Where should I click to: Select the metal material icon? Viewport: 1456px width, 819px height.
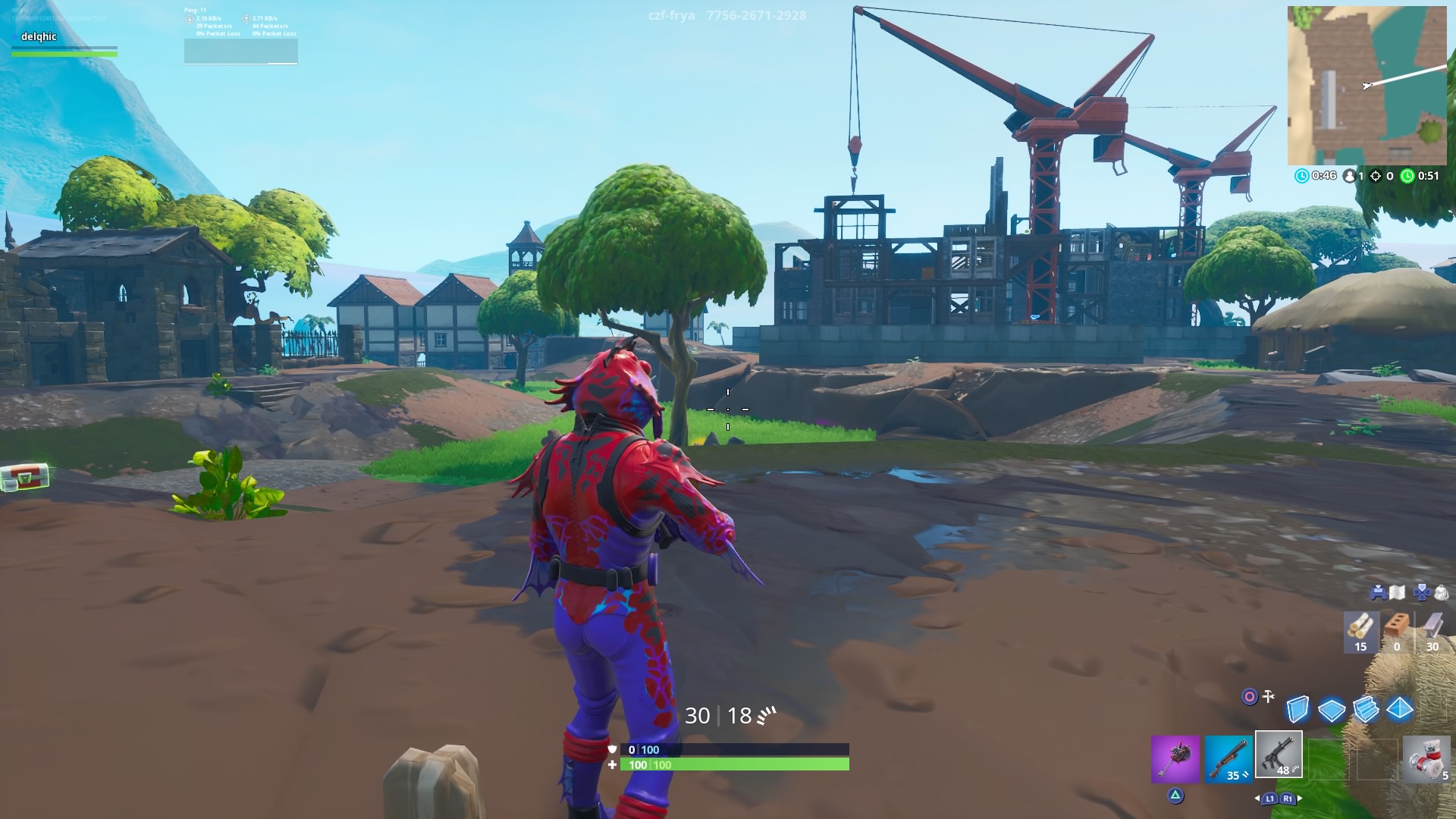click(1432, 625)
